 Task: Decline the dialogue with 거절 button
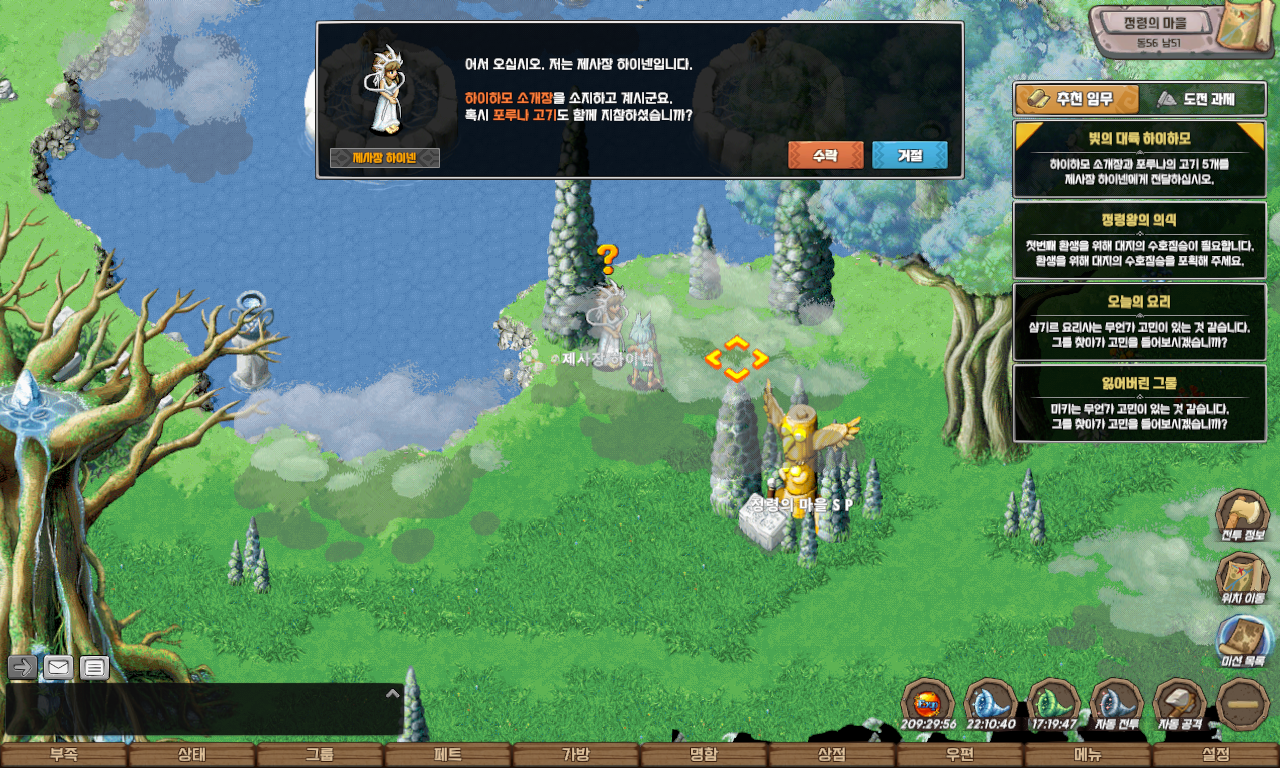click(909, 155)
